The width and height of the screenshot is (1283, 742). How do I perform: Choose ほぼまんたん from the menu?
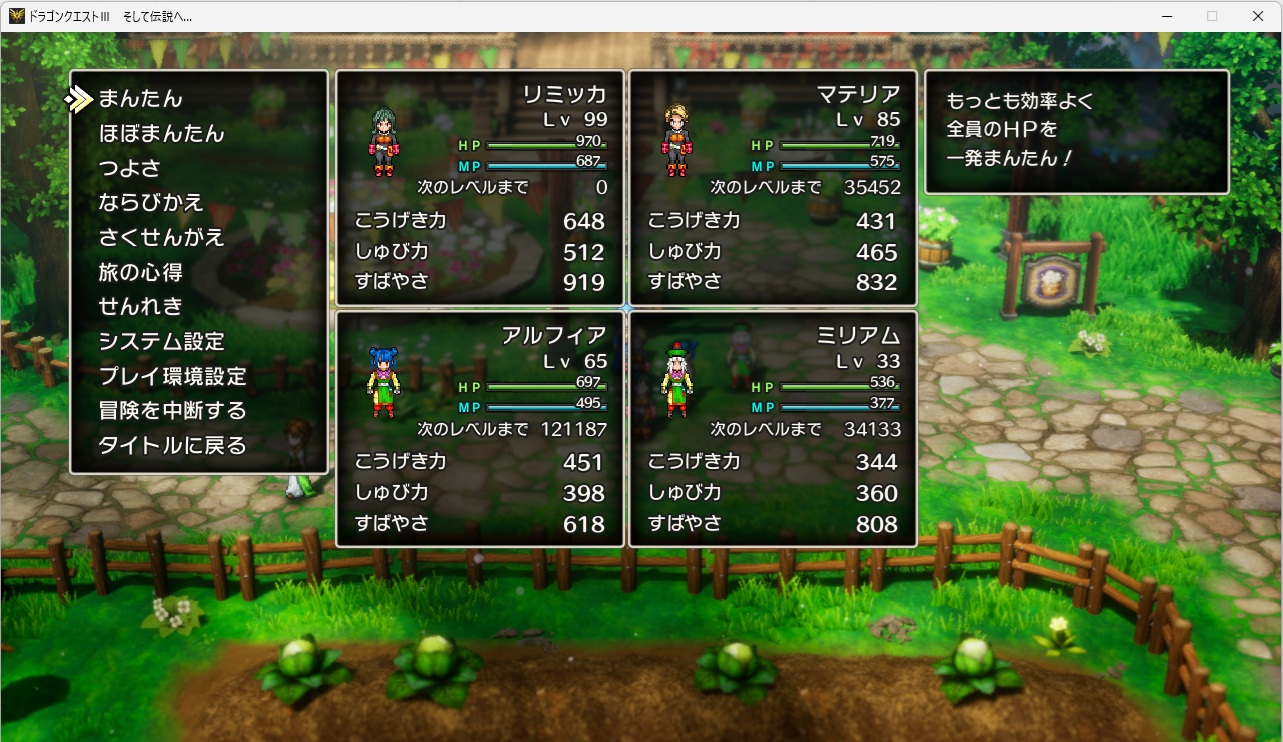[161, 134]
